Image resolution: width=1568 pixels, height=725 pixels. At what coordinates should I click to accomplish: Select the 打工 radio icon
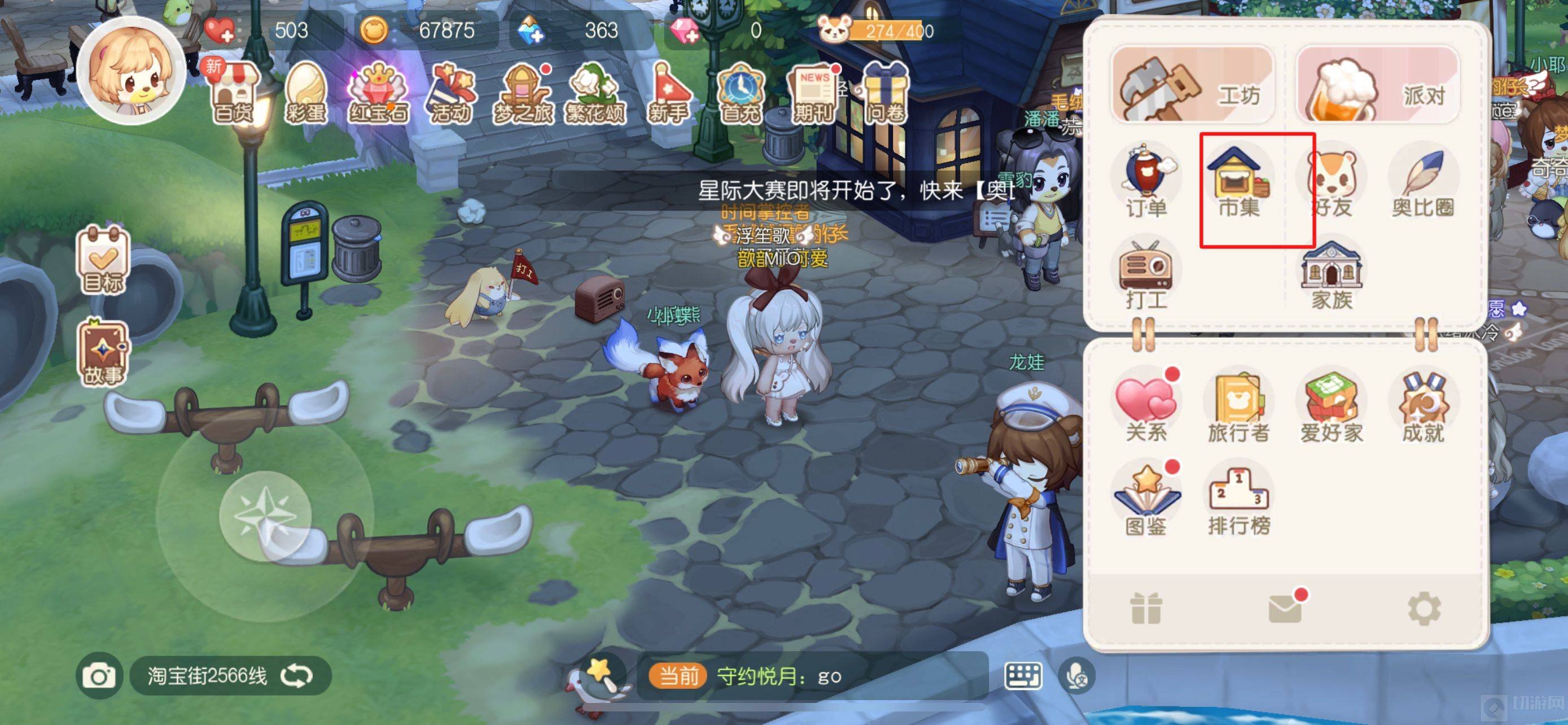[x=1146, y=274]
